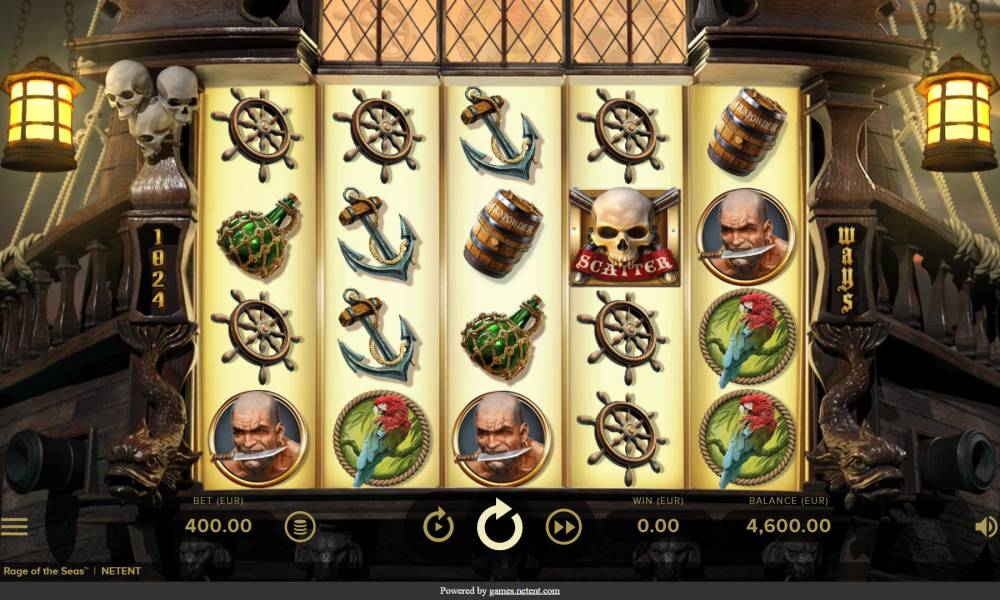
Task: Spin the reels with the main spin button
Action: [500, 525]
